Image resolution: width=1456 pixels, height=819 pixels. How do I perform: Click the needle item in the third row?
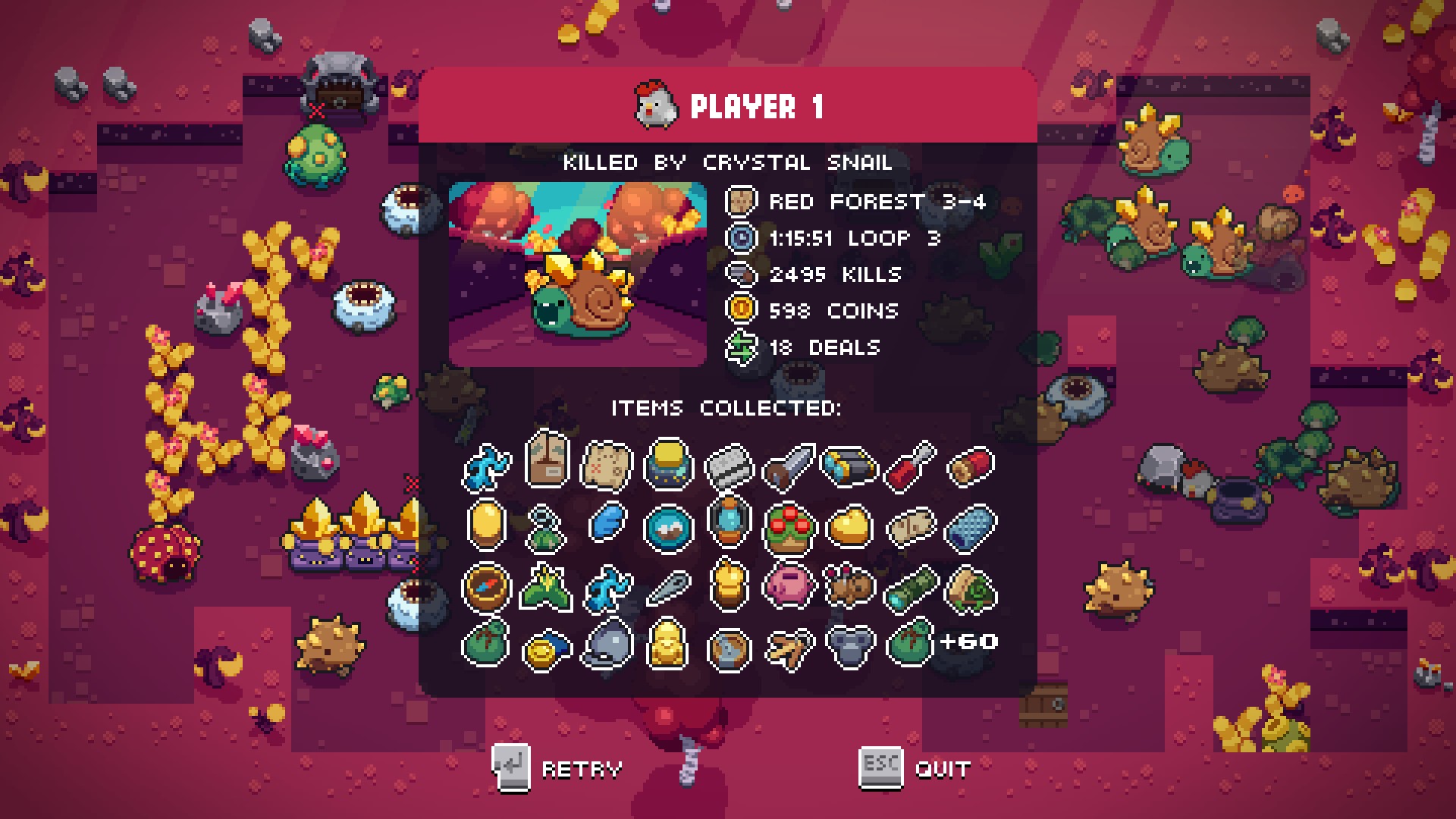(667, 585)
